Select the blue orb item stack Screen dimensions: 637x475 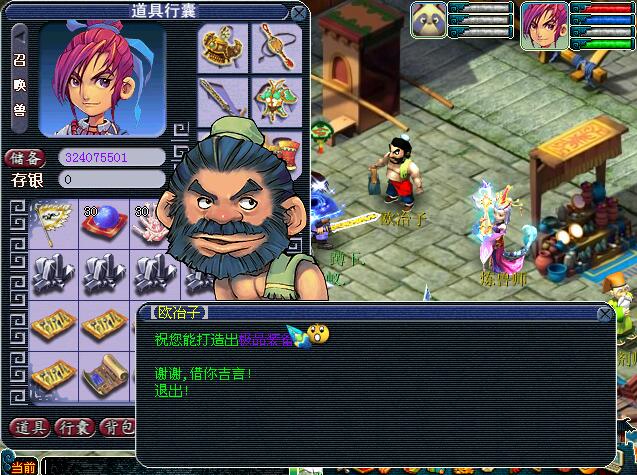click(x=104, y=221)
